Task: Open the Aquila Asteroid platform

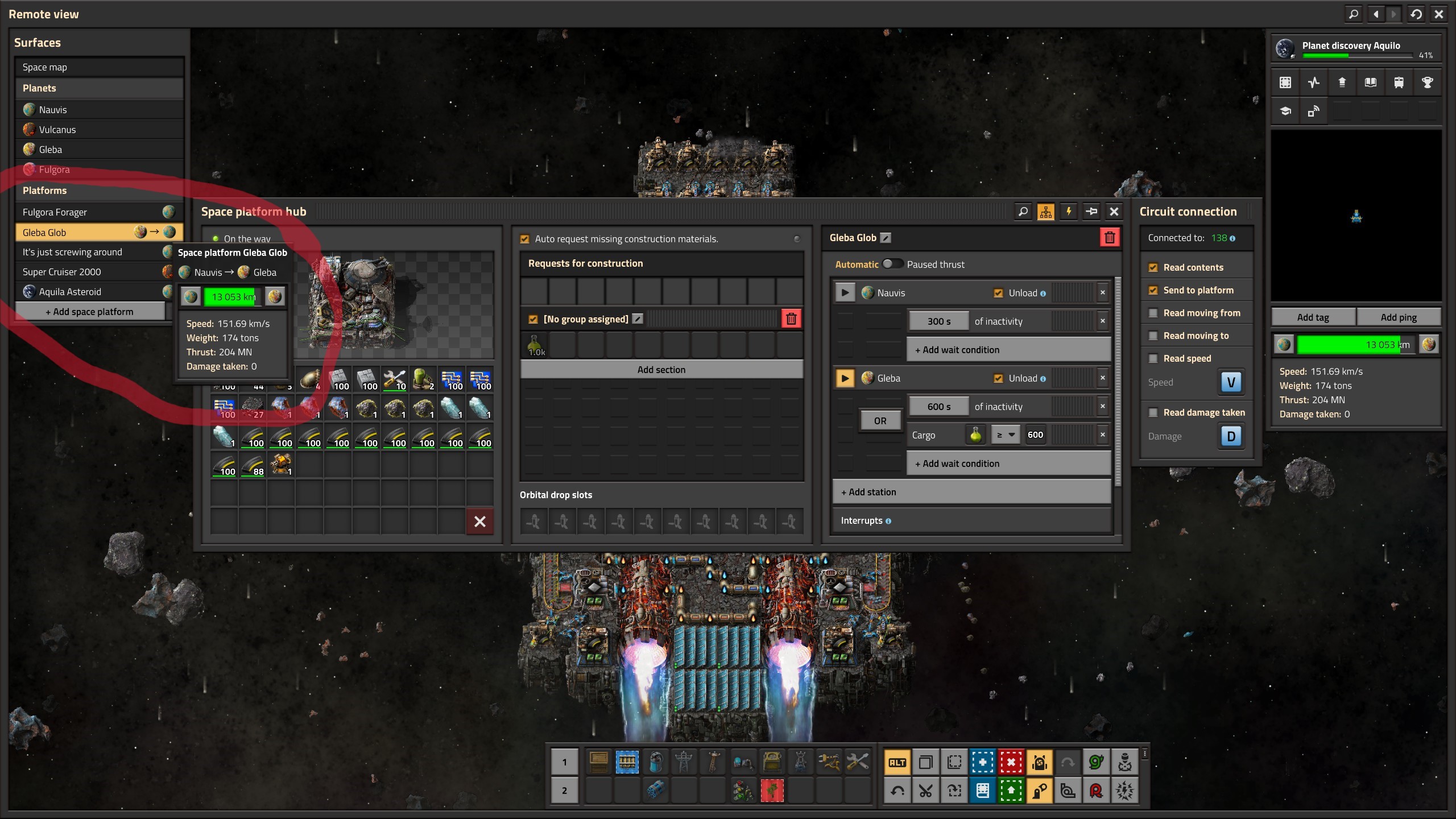Action: point(70,292)
